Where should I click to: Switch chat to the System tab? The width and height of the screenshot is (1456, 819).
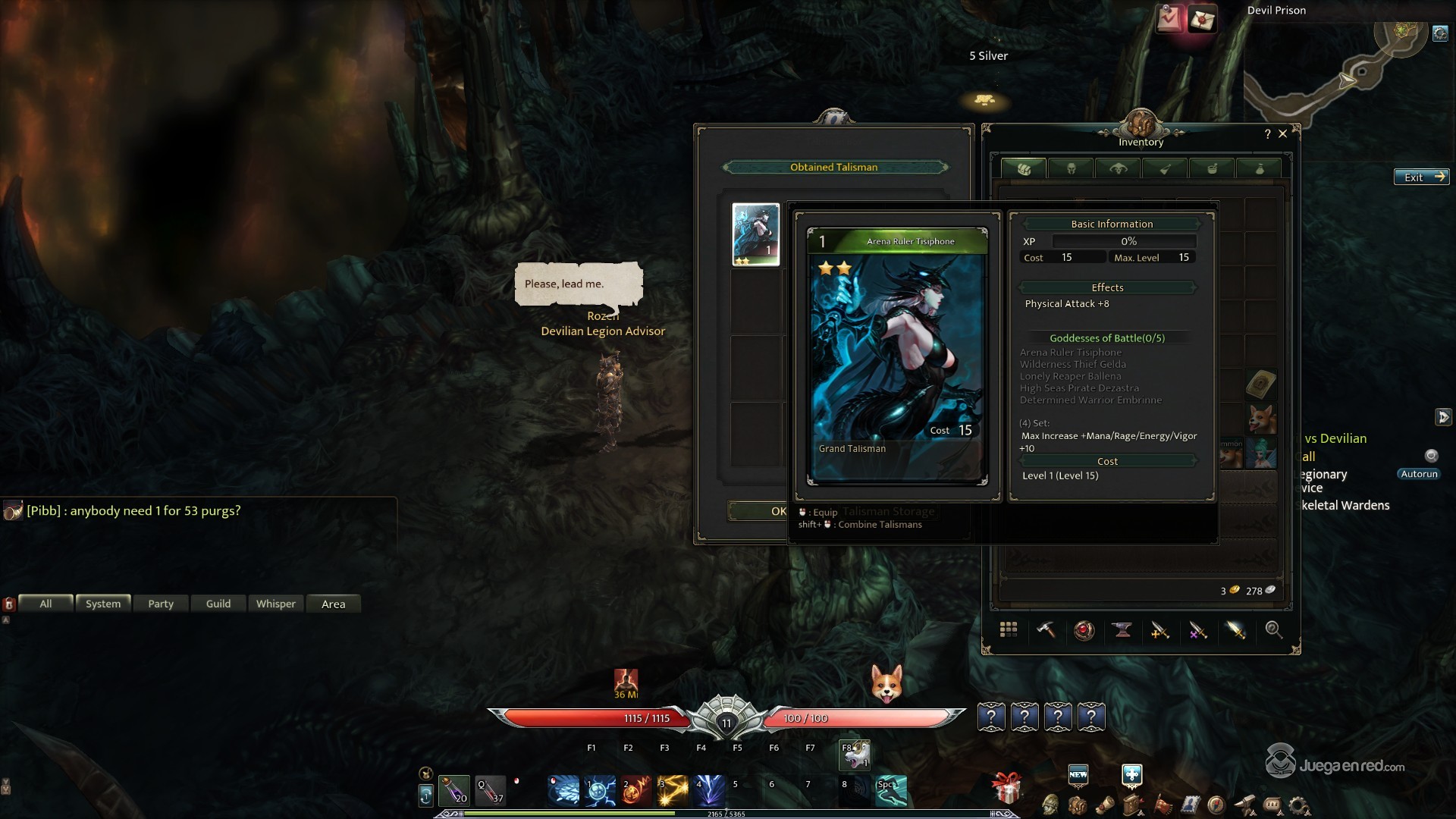(103, 604)
